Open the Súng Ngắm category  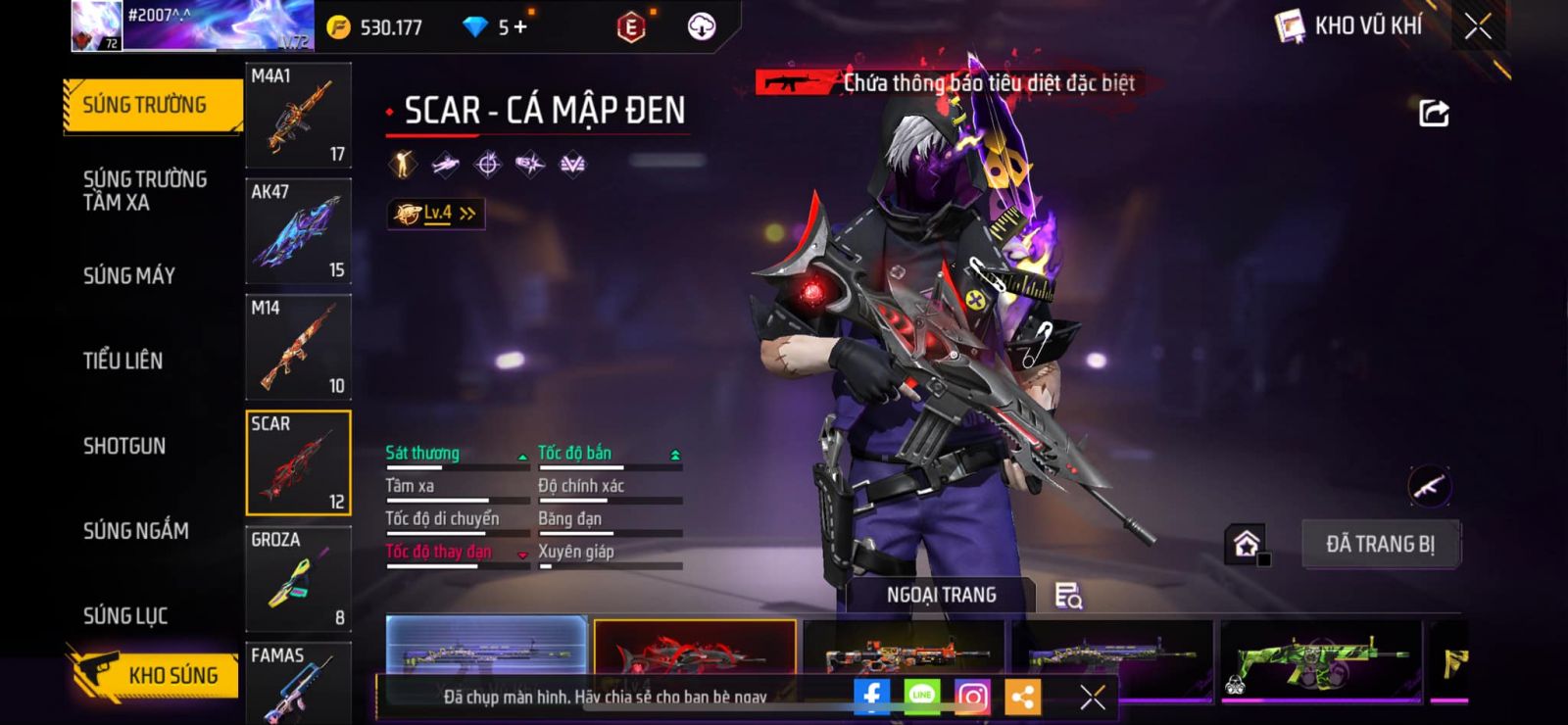[x=136, y=531]
